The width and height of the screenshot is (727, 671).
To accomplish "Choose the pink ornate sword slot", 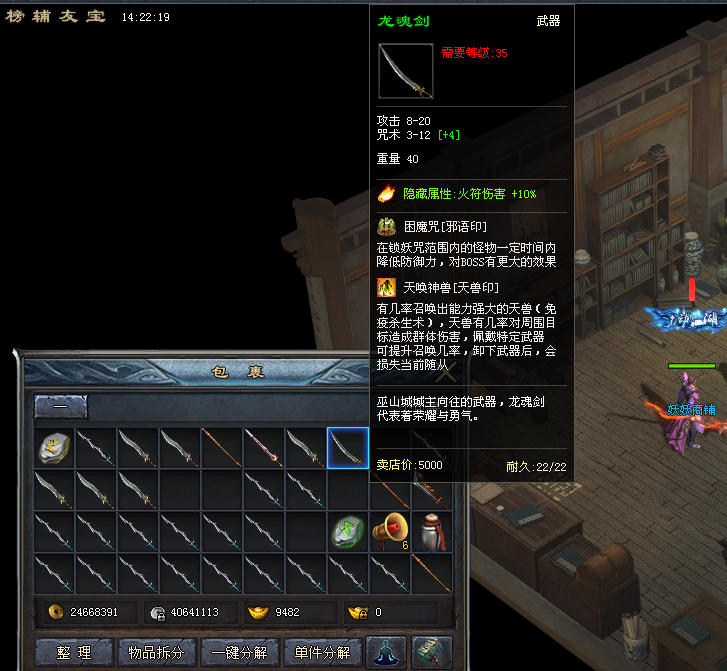I will [264, 447].
